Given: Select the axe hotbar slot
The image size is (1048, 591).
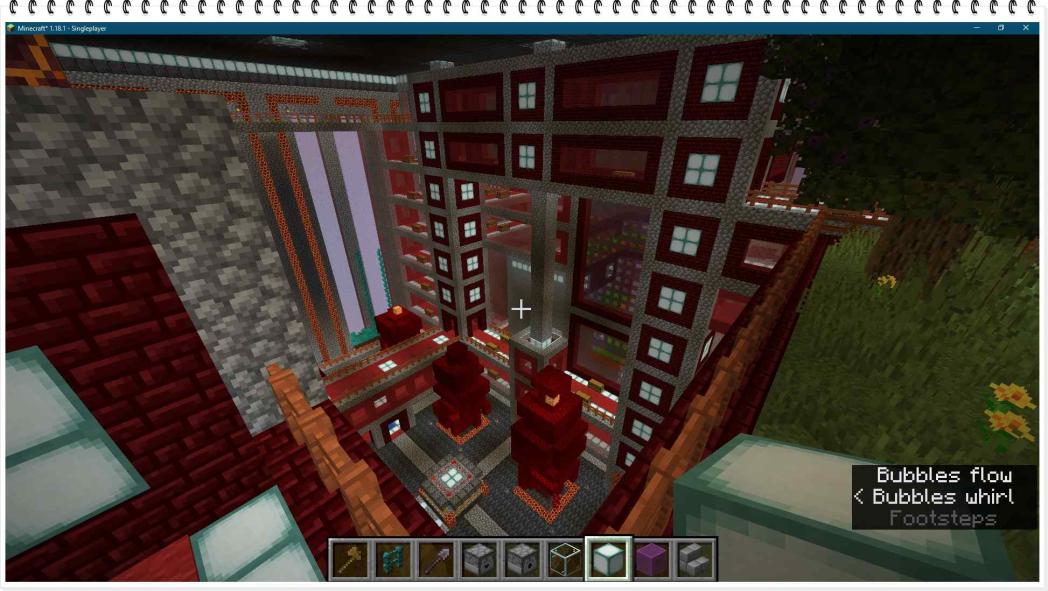Looking at the screenshot, I should (350, 559).
